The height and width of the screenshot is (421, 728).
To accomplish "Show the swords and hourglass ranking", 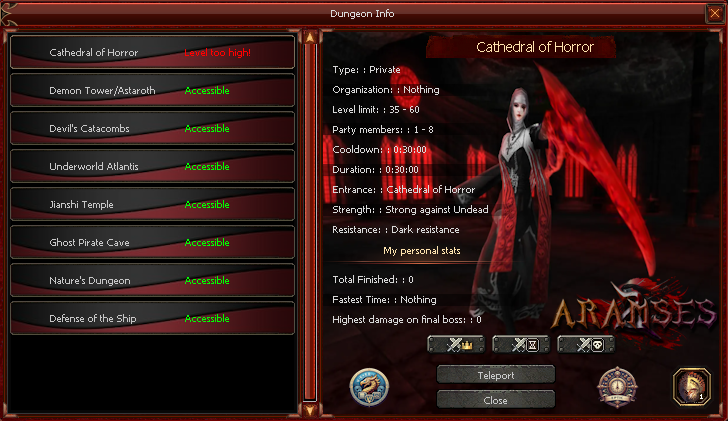I will coord(521,345).
